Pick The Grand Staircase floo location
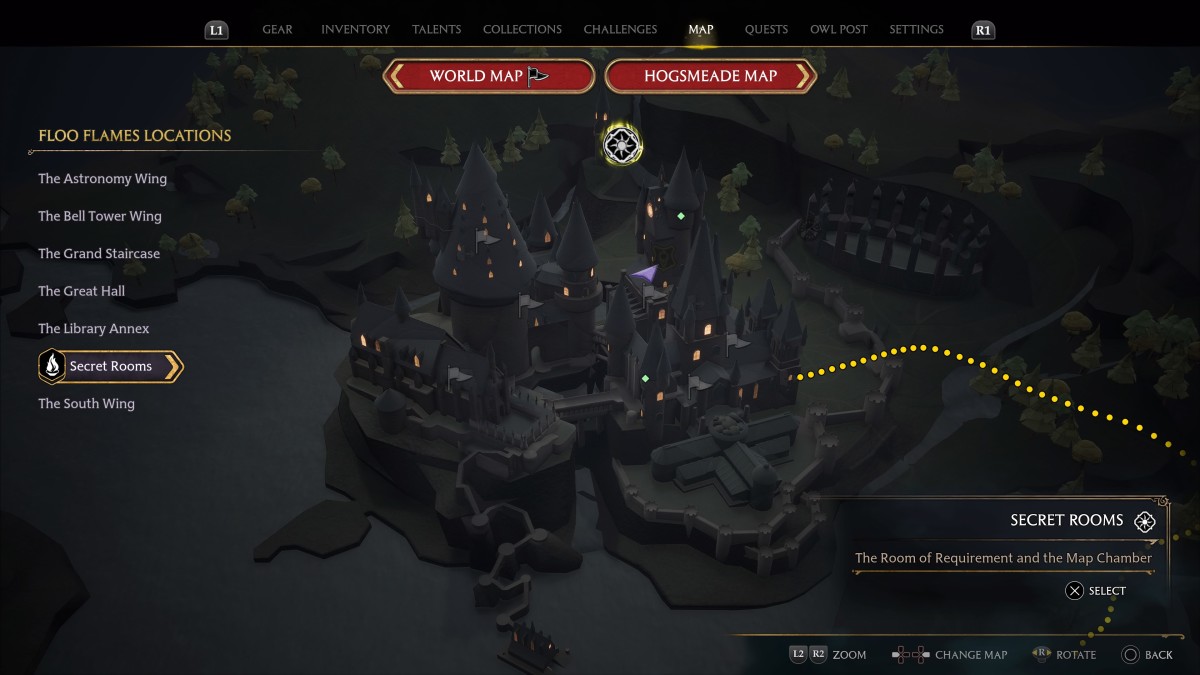Screen dimensions: 1200x675 tap(99, 254)
